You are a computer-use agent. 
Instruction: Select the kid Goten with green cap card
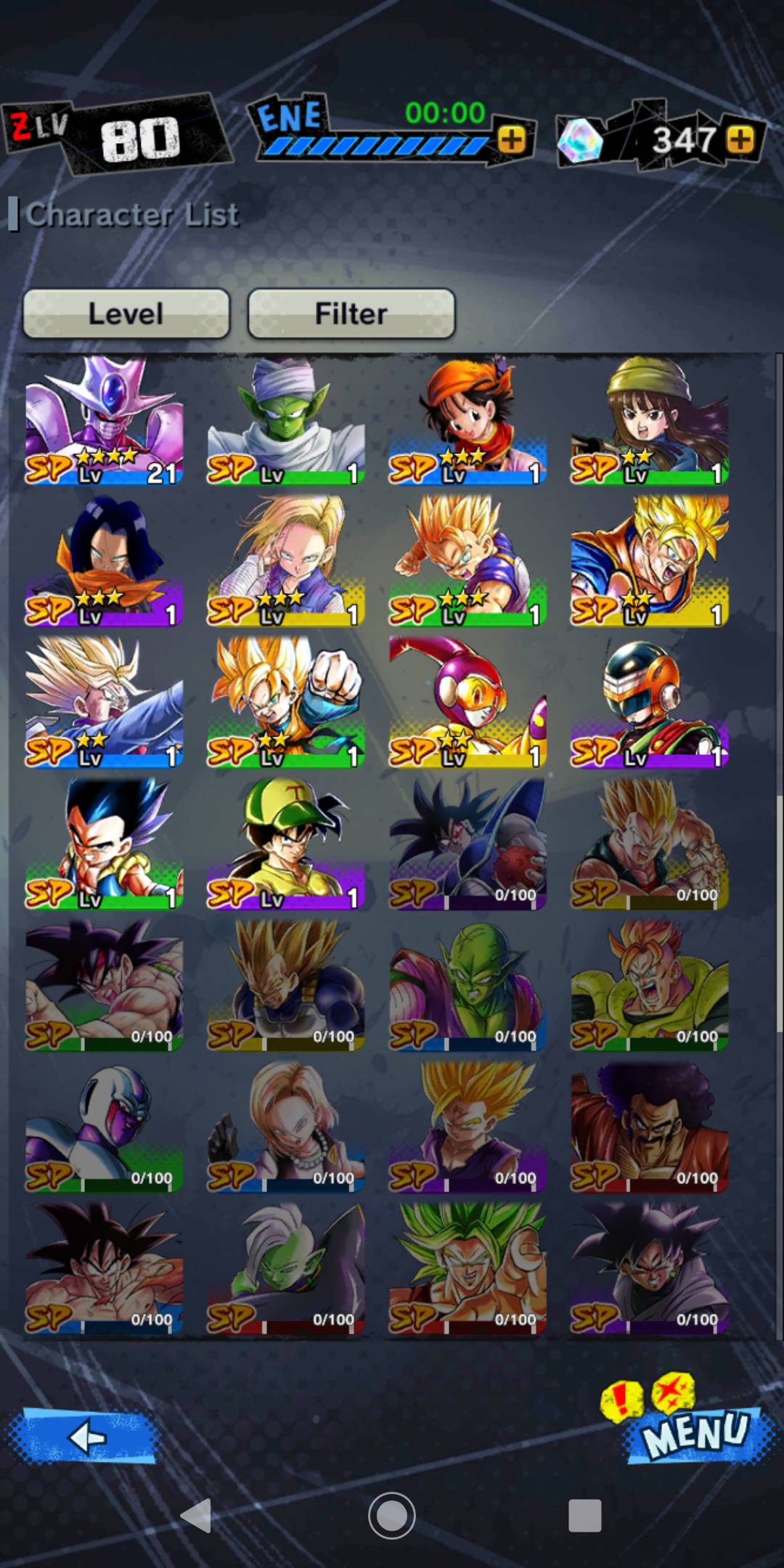tap(286, 844)
